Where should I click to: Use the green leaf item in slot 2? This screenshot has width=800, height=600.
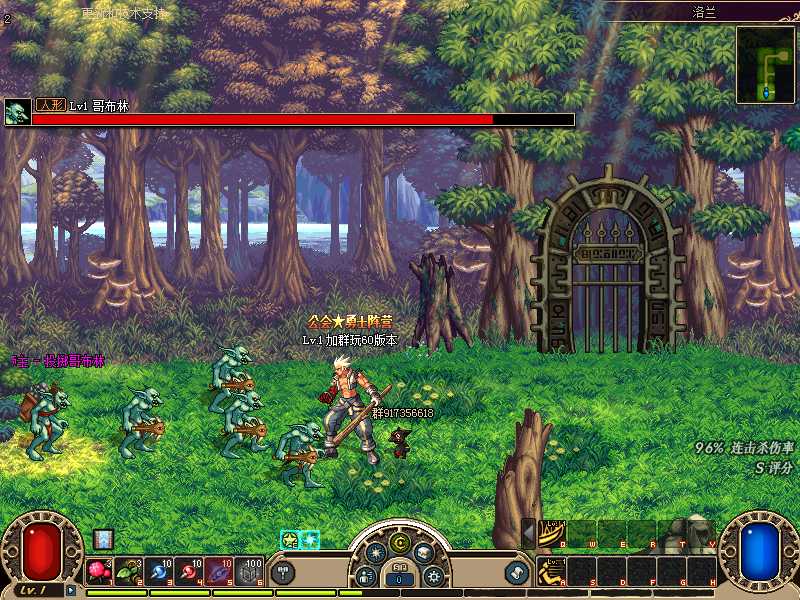pyautogui.click(x=128, y=571)
